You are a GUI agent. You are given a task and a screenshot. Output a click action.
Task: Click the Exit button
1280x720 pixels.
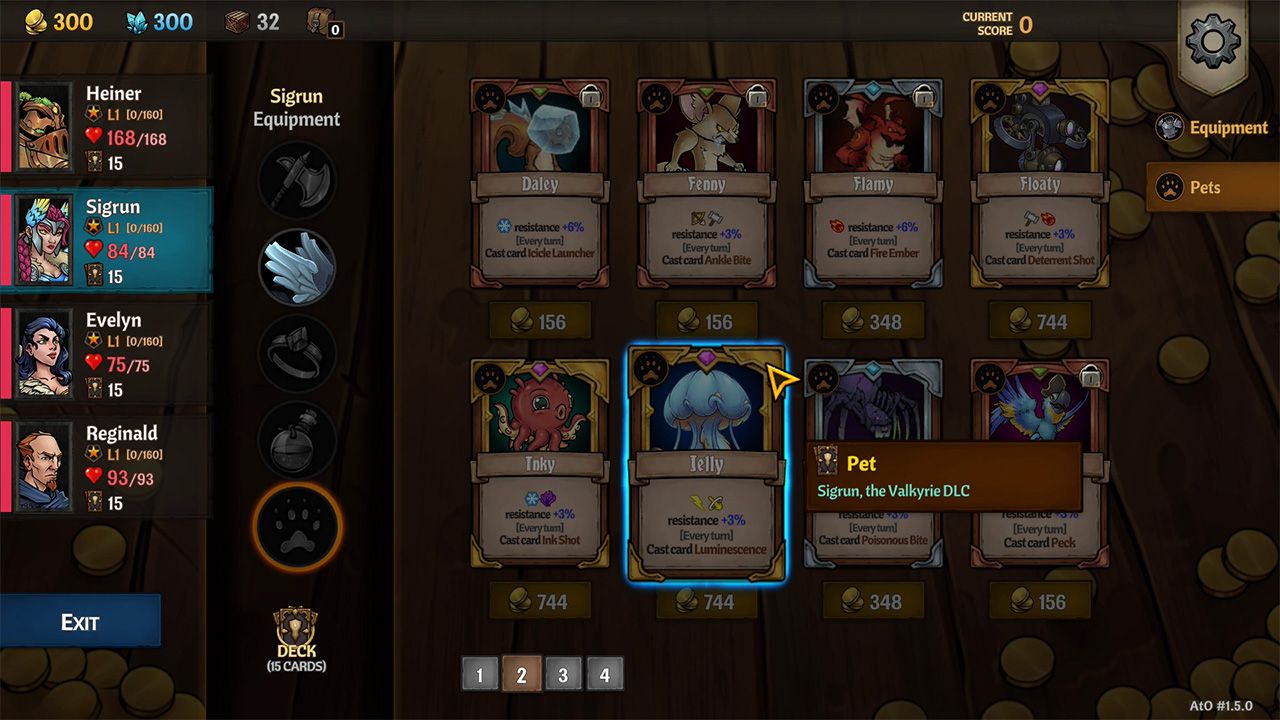tap(80, 620)
